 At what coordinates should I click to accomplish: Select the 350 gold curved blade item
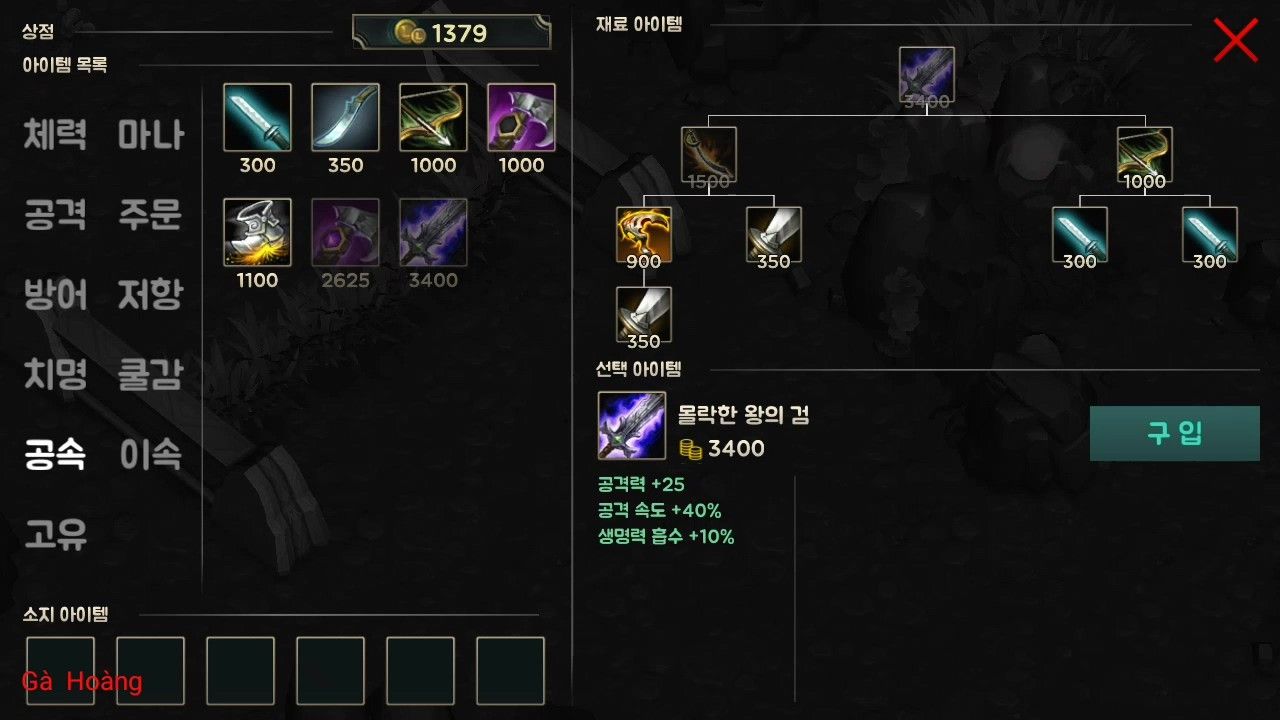pos(345,118)
